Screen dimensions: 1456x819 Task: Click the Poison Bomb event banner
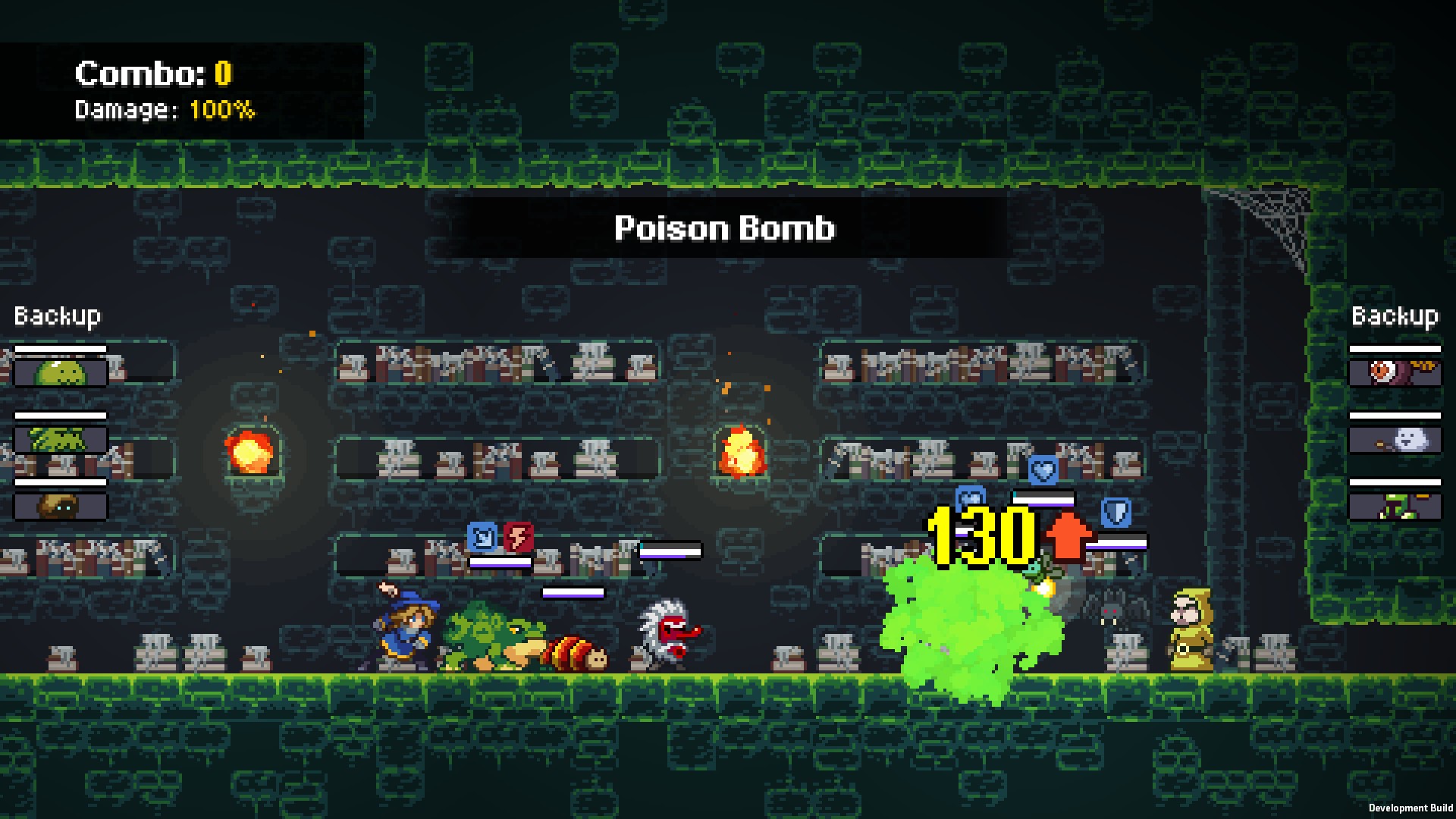coord(724,229)
